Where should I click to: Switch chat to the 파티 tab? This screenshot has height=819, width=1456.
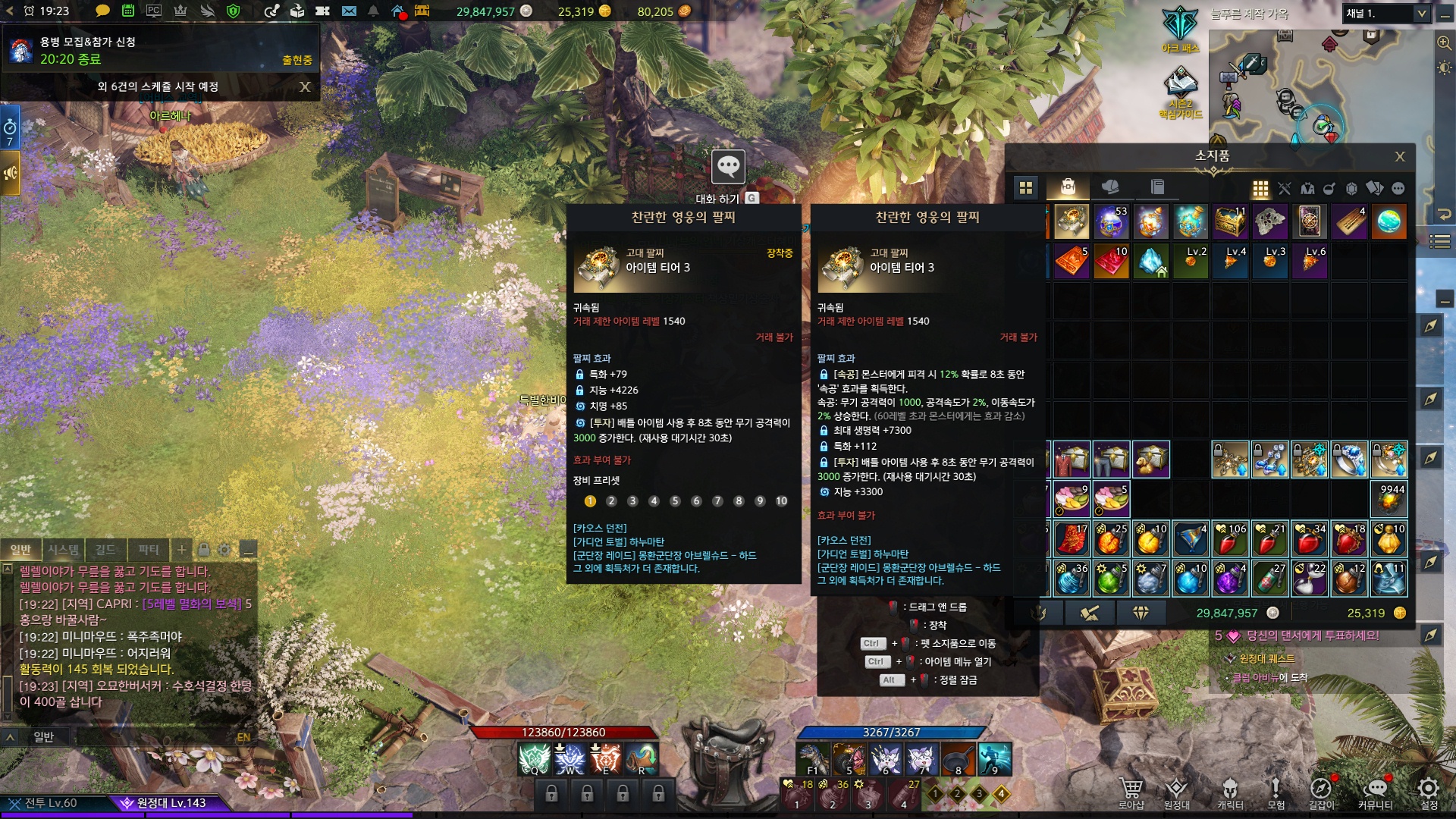click(149, 550)
